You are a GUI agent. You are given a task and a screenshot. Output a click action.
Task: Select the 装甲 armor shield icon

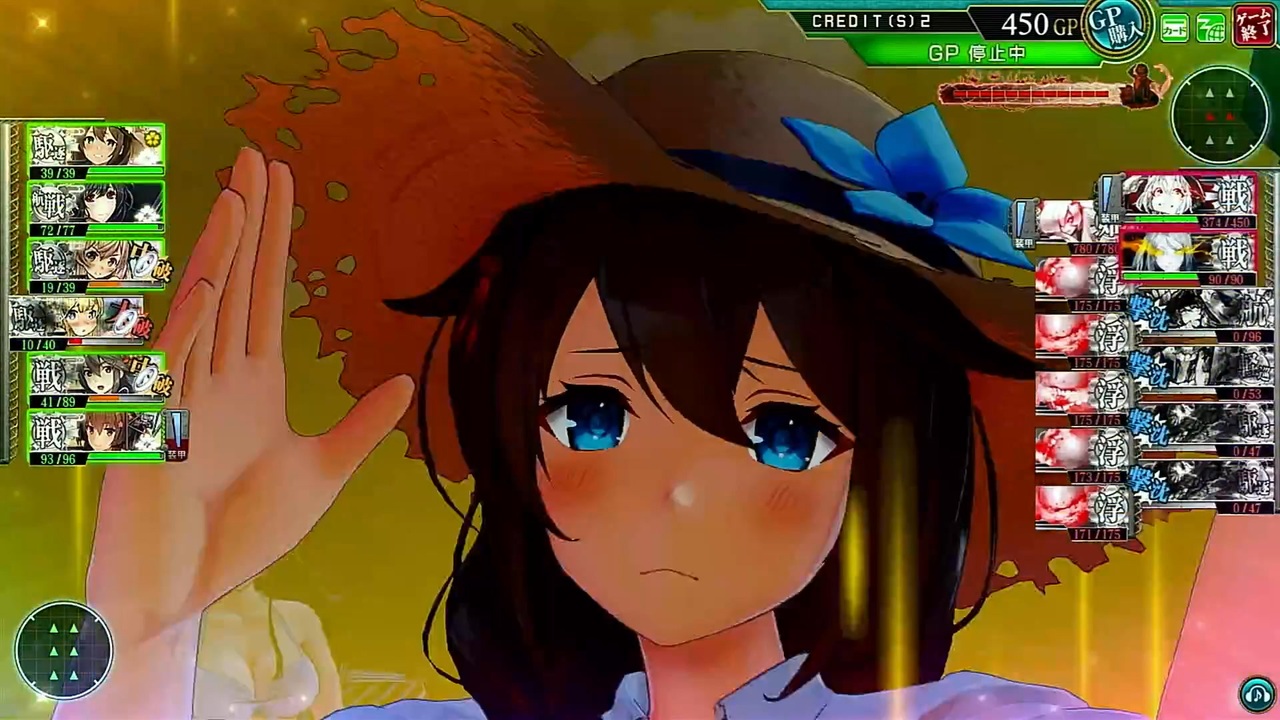177,432
